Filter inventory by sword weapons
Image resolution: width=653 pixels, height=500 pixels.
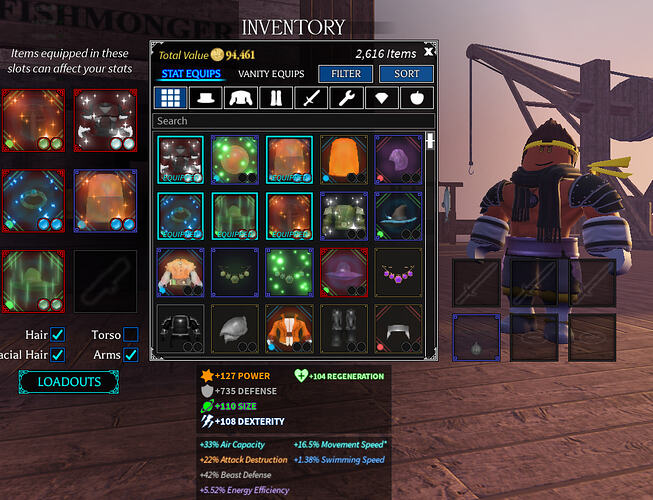click(x=312, y=98)
